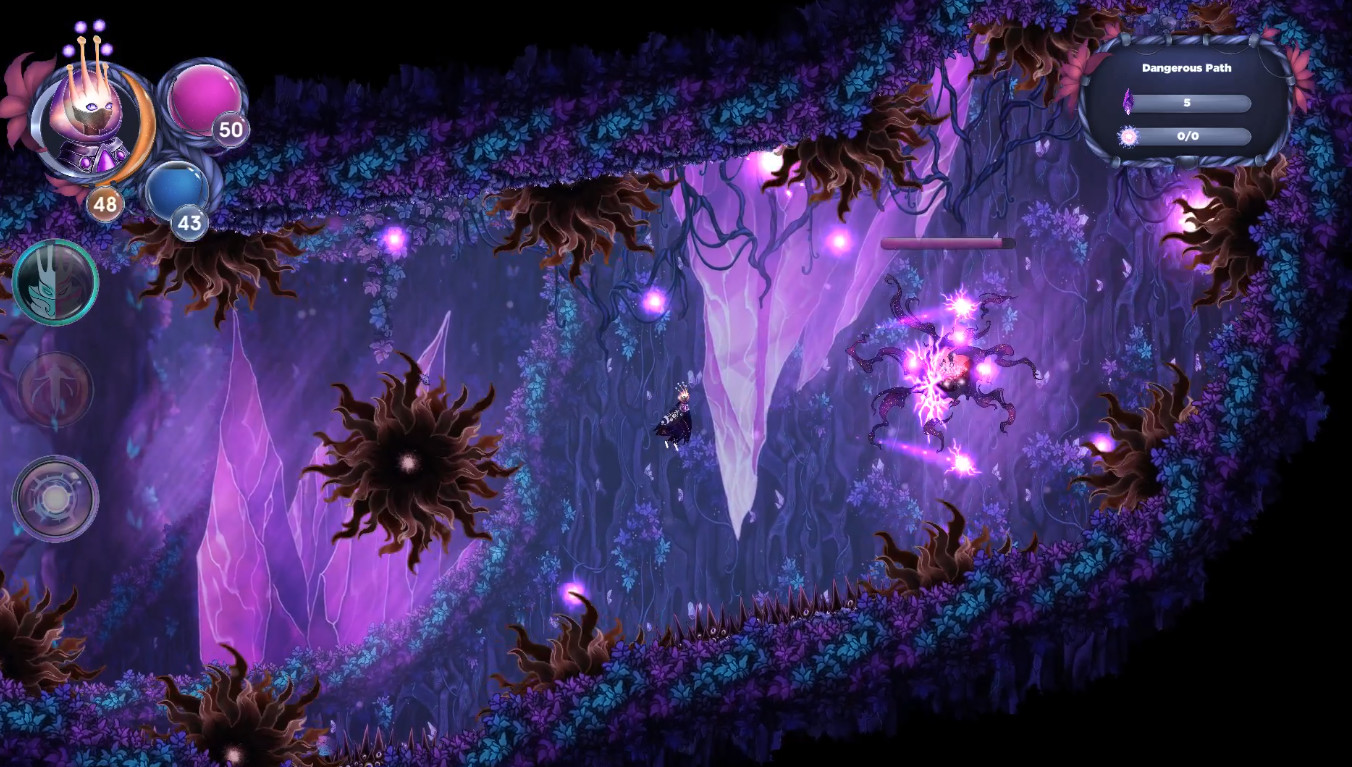Click the collectible counter showing 0/0
The image size is (1352, 767).
1189,136
